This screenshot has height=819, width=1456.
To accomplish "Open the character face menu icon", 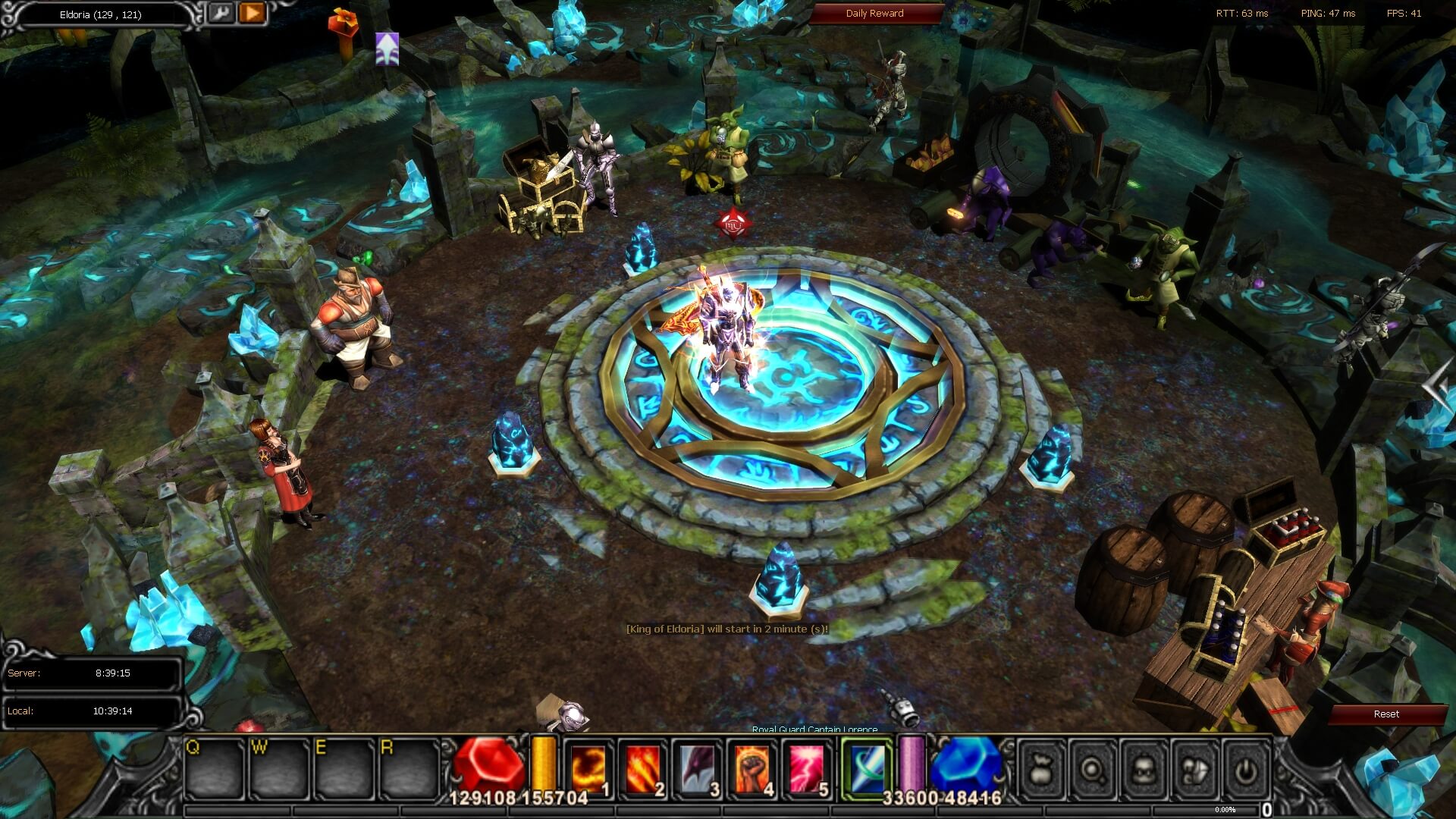I will (x=1143, y=770).
